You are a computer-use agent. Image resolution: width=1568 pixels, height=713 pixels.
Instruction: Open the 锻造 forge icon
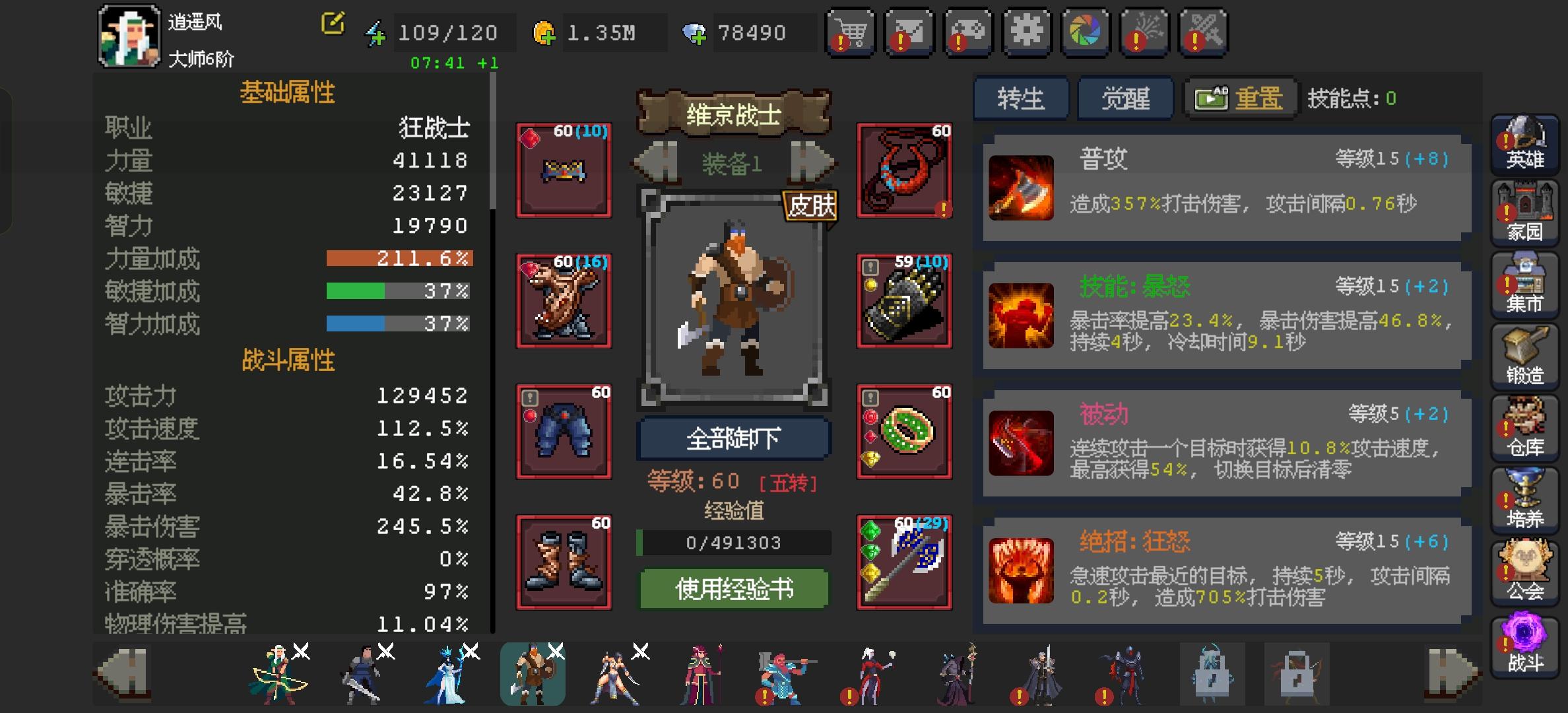click(1524, 356)
